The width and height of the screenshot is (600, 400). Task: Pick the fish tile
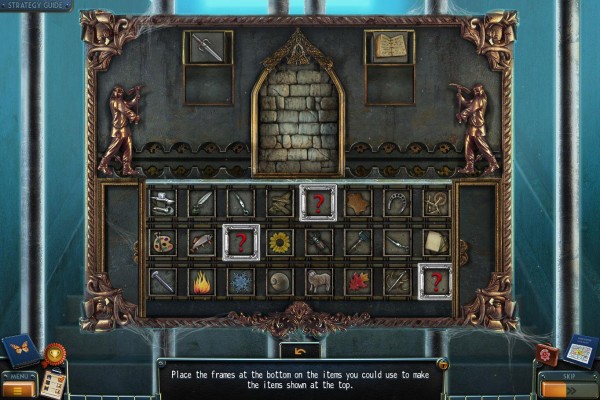(201, 242)
